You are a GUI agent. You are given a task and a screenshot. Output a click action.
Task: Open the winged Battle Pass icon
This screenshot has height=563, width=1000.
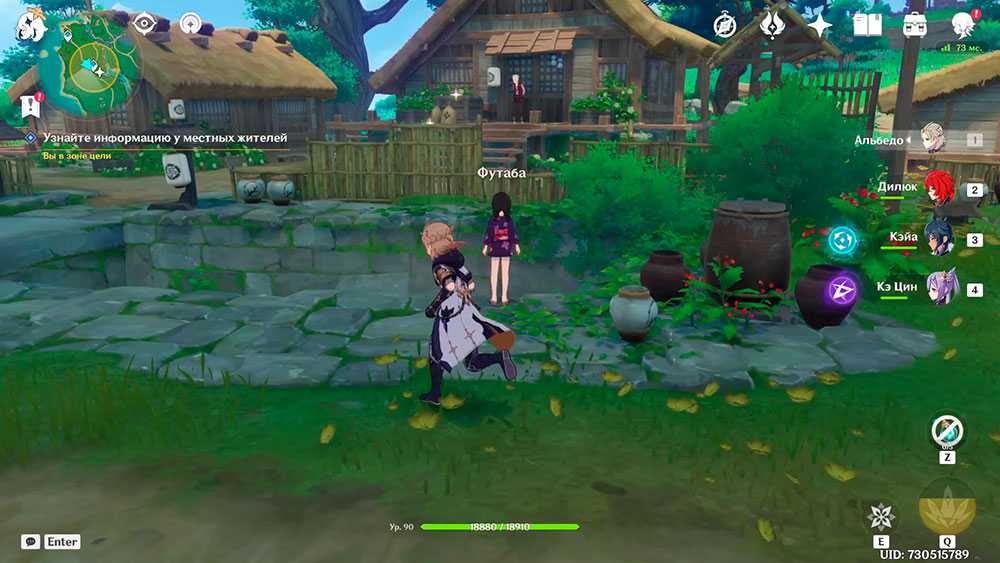[x=772, y=25]
